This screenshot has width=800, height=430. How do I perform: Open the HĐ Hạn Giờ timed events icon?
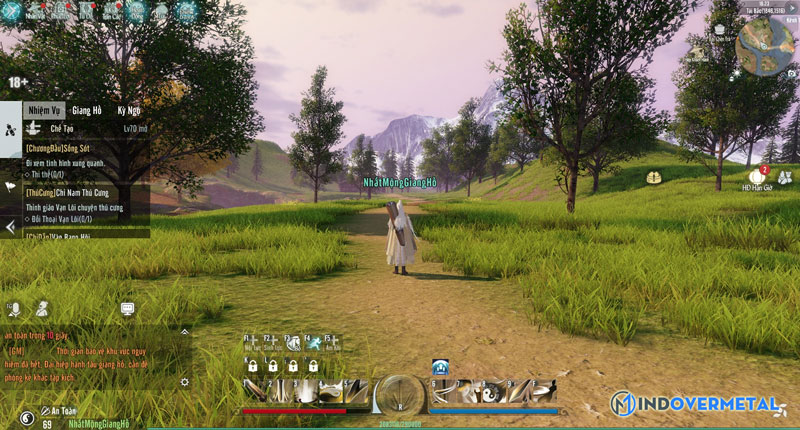(756, 177)
